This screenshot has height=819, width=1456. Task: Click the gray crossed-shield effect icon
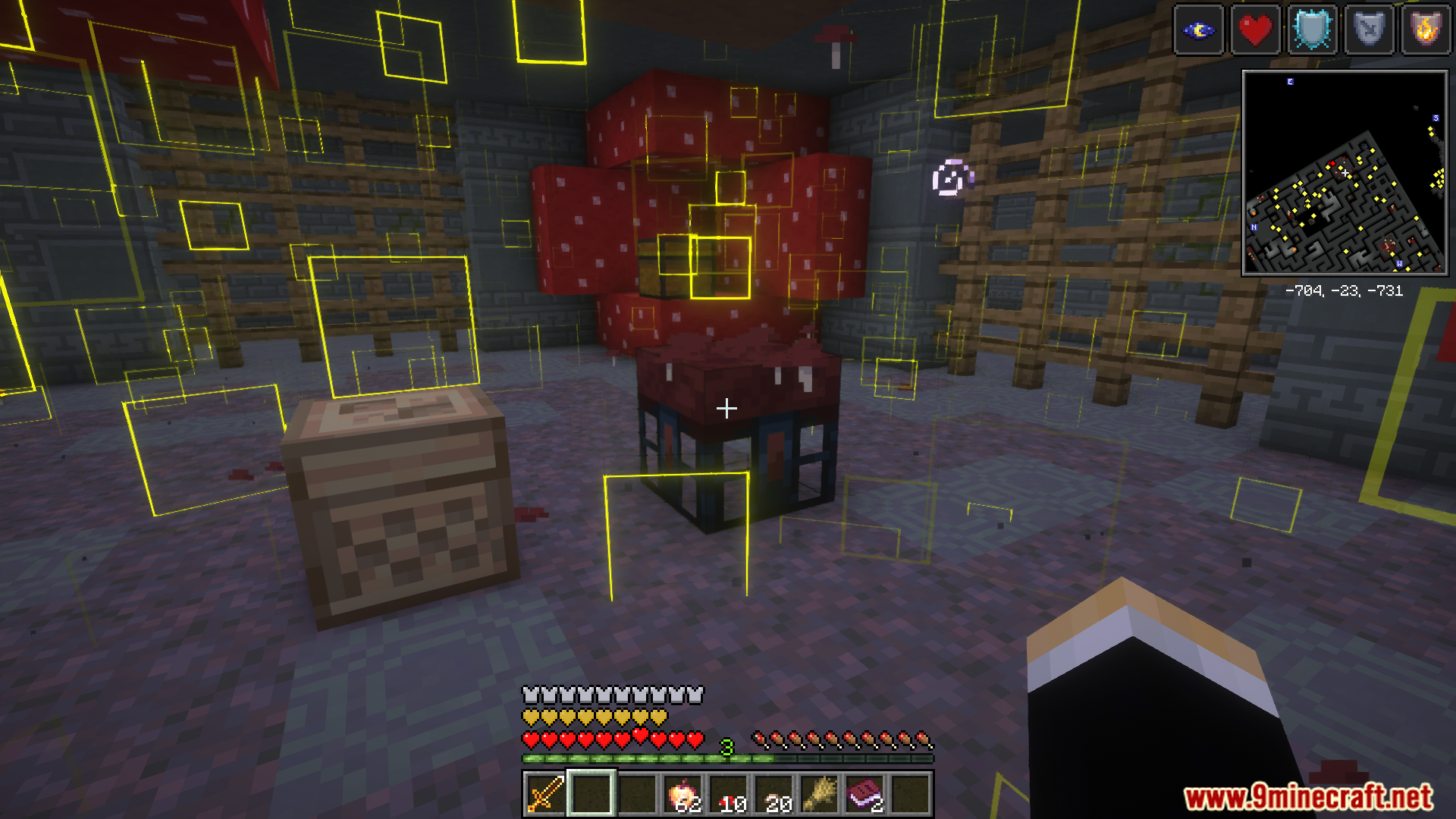click(1370, 30)
